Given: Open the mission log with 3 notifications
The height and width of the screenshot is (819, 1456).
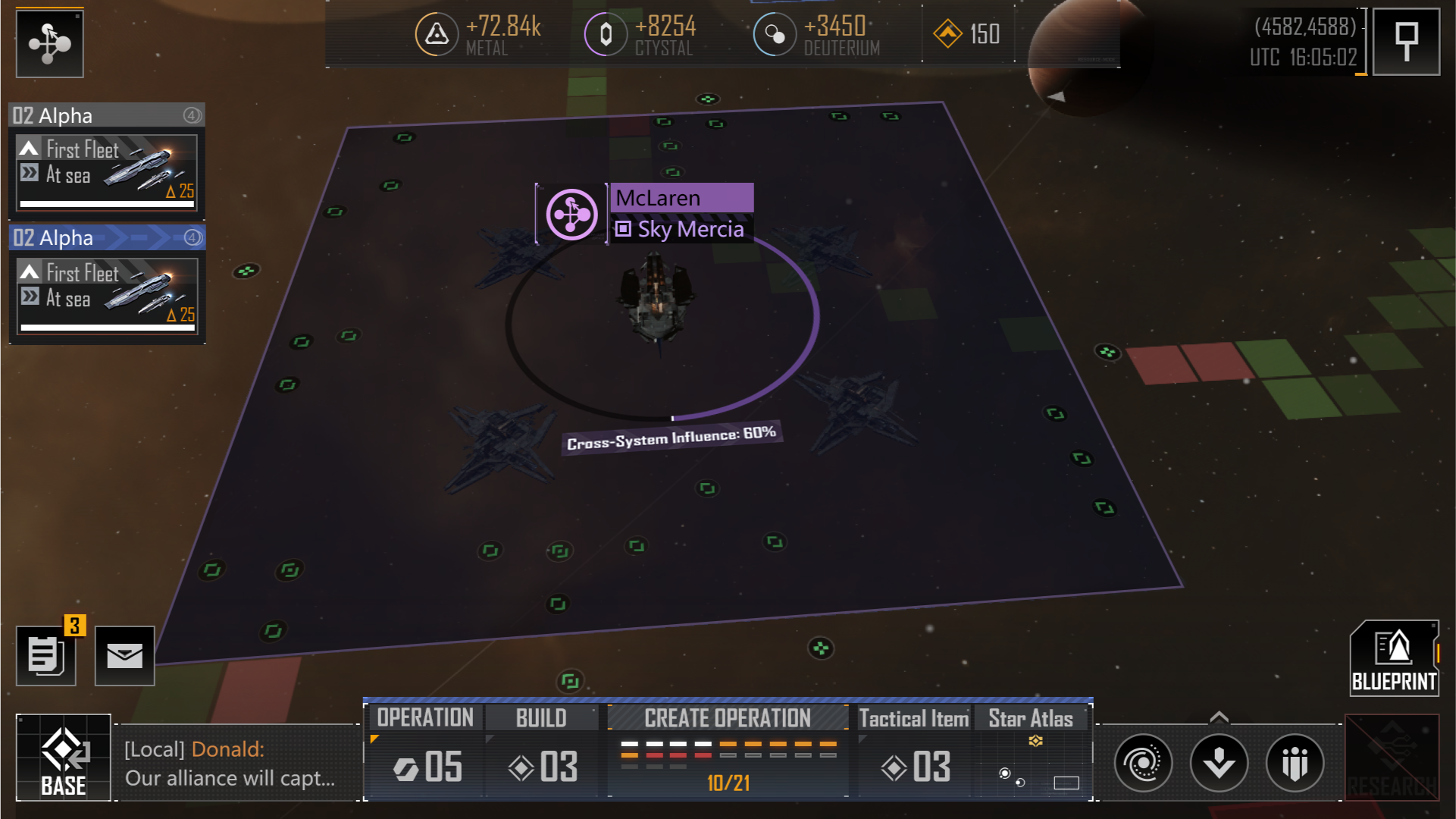Looking at the screenshot, I should coord(46,656).
